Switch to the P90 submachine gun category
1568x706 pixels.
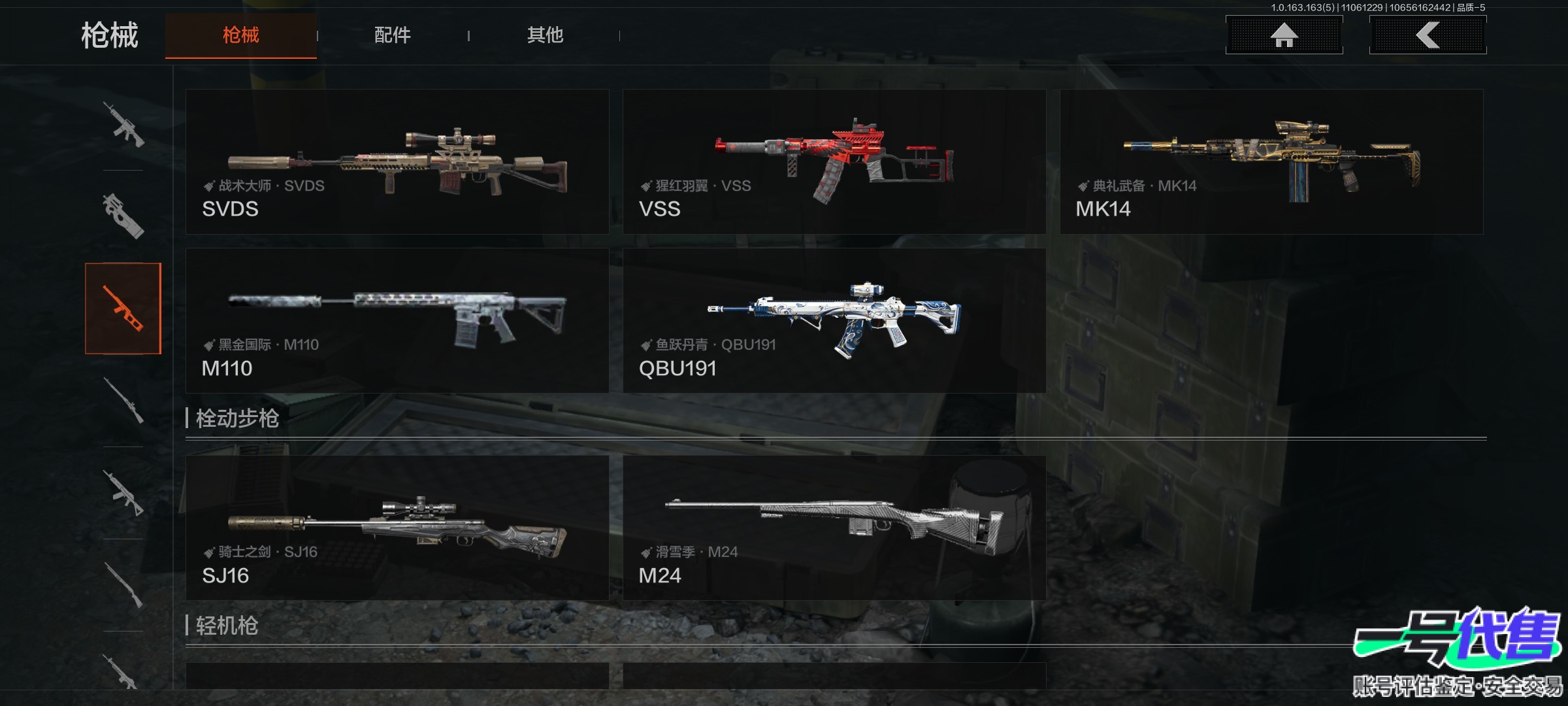tap(123, 216)
